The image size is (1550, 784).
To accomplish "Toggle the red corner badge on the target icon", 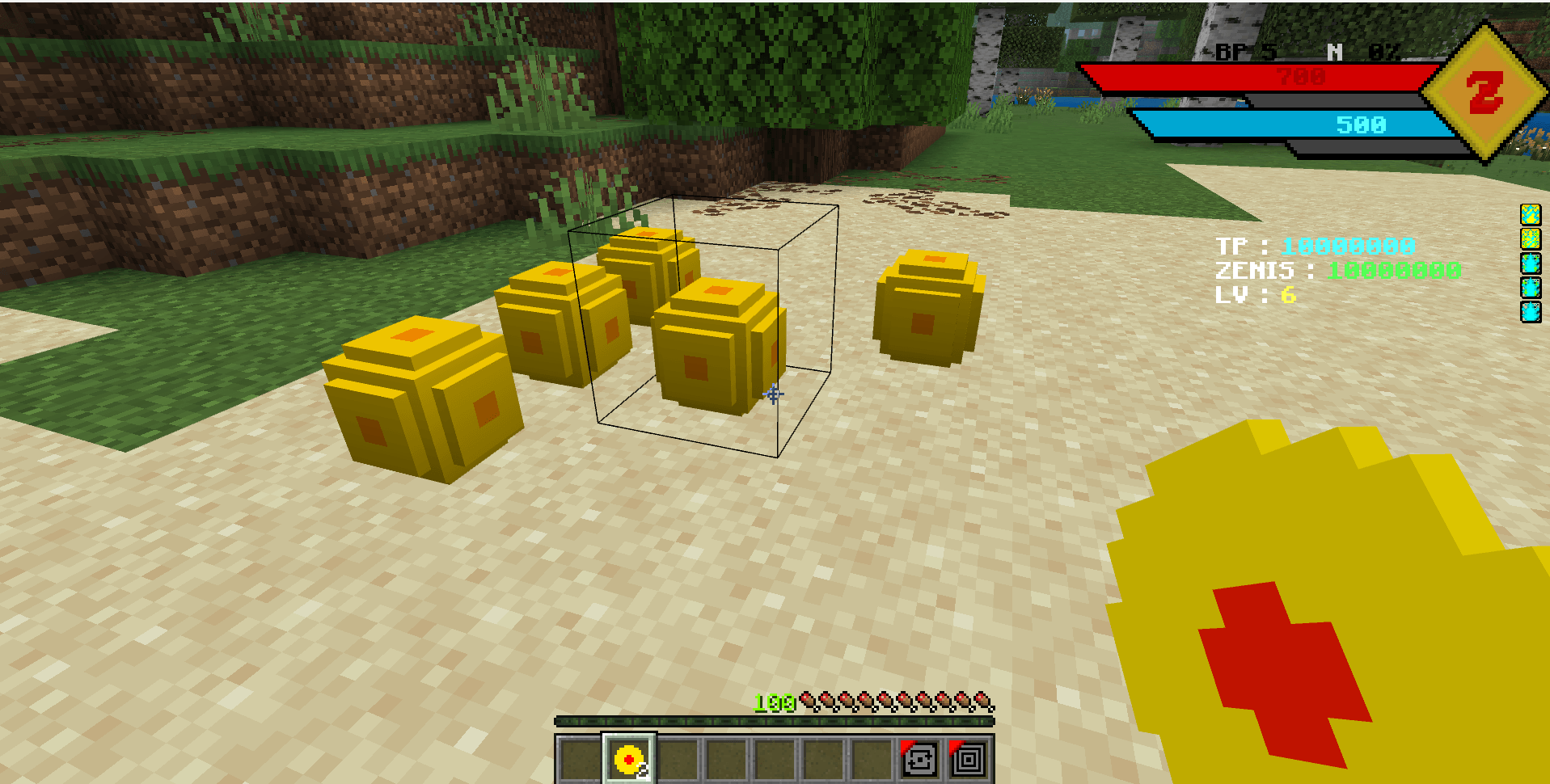I will (x=955, y=748).
